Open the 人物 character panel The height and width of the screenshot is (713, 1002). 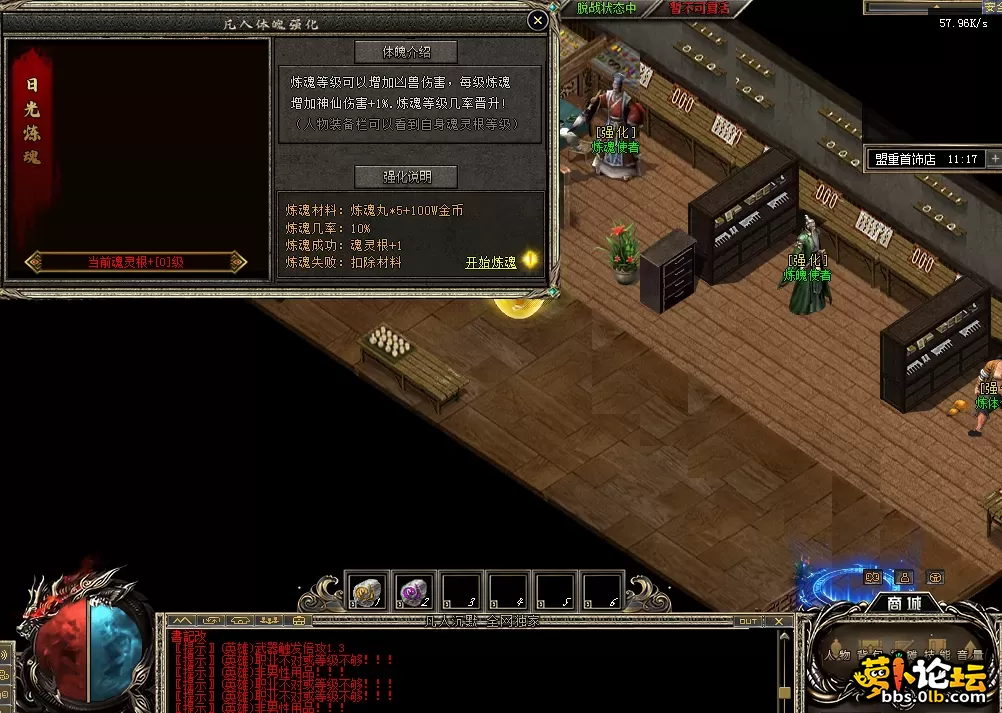(x=837, y=656)
